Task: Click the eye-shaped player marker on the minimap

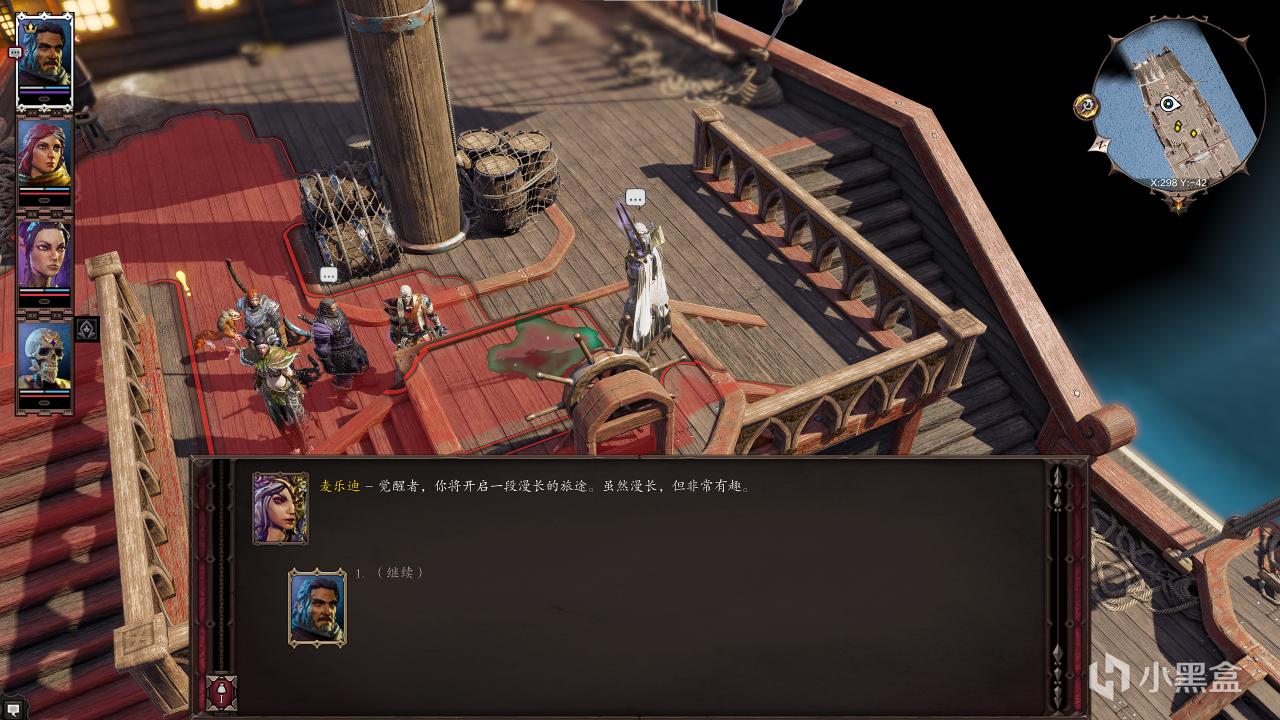Action: coord(1169,103)
